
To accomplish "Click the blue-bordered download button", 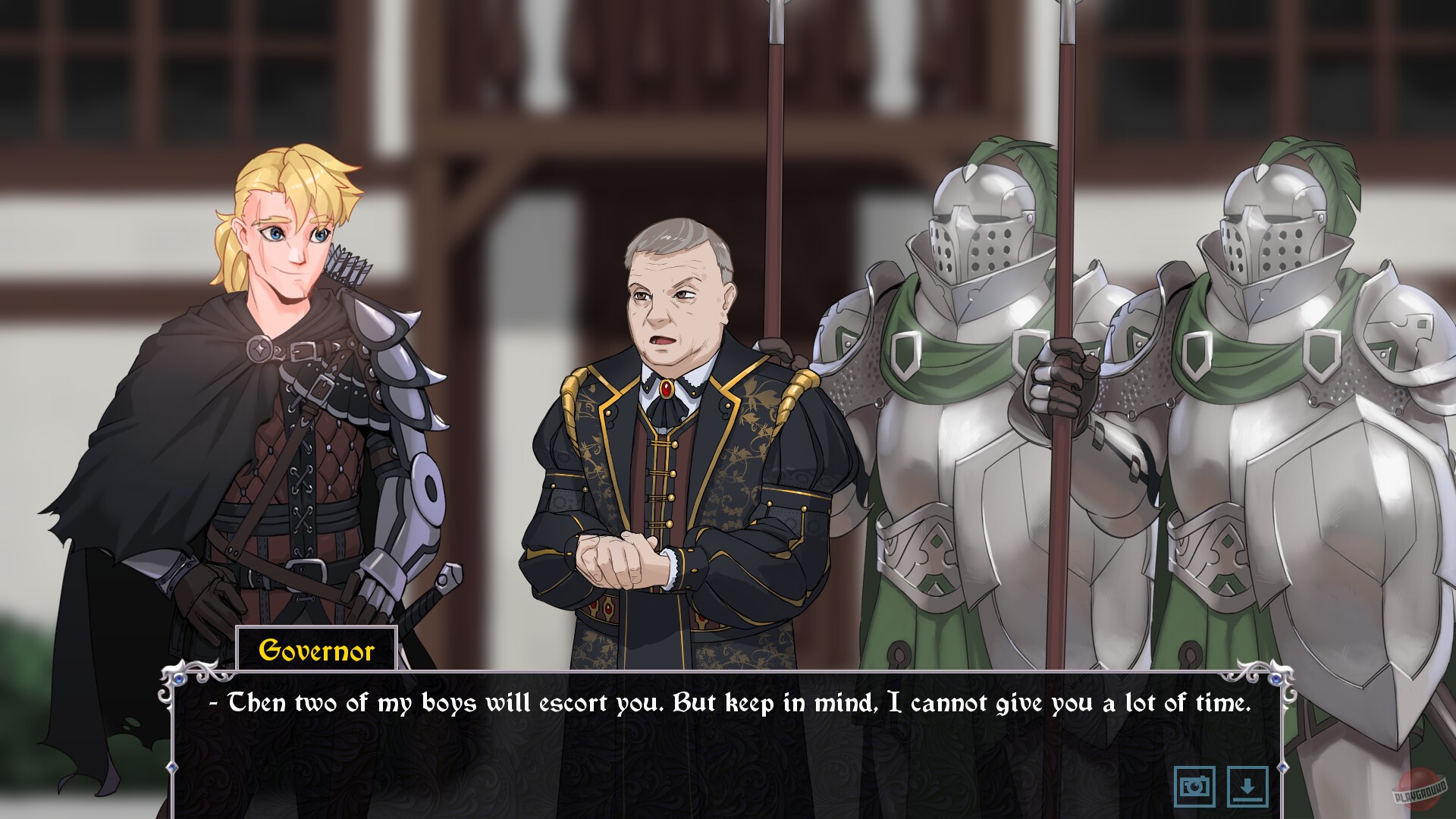I will pos(1247,786).
